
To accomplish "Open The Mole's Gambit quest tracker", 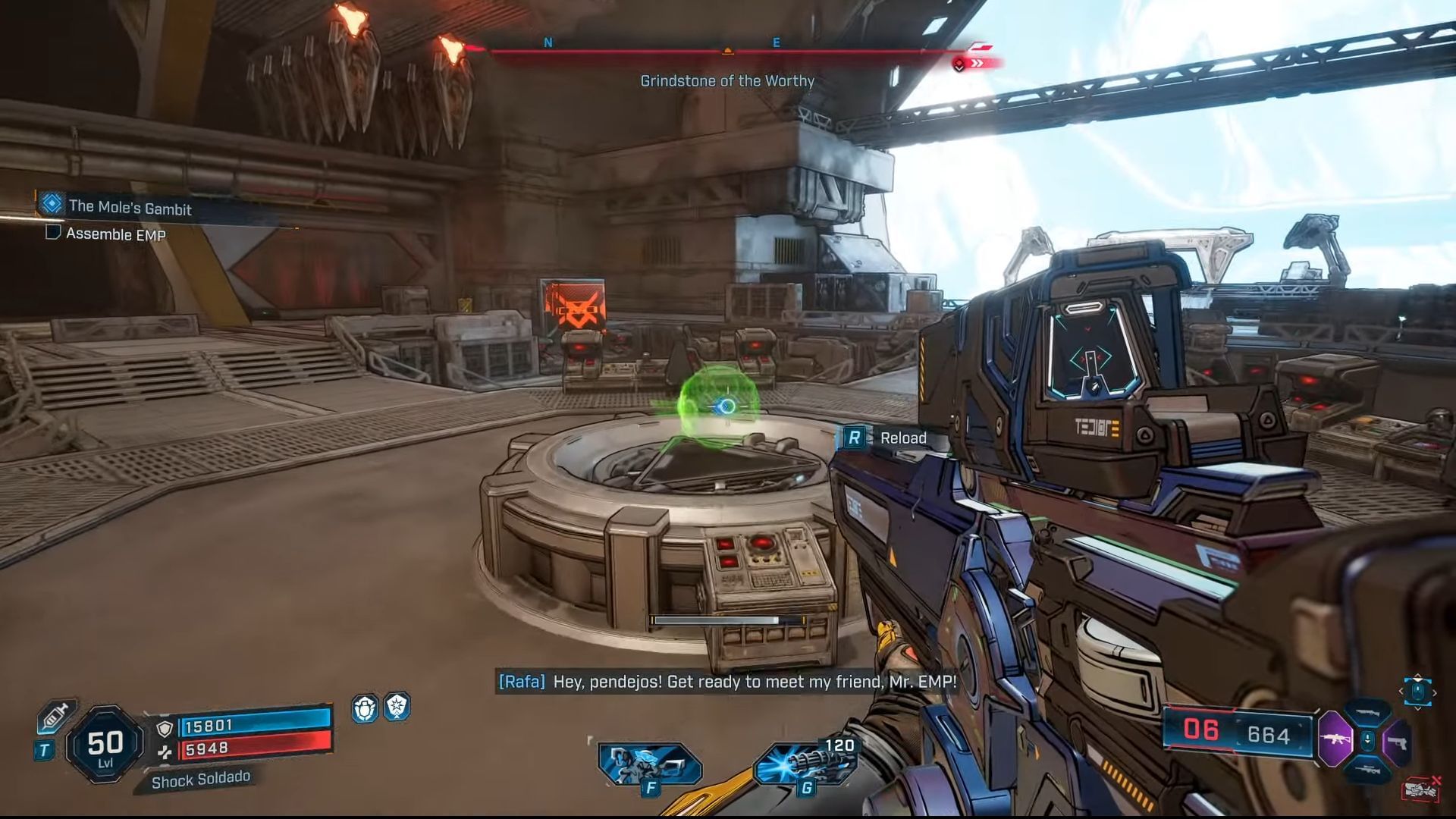I will [130, 206].
